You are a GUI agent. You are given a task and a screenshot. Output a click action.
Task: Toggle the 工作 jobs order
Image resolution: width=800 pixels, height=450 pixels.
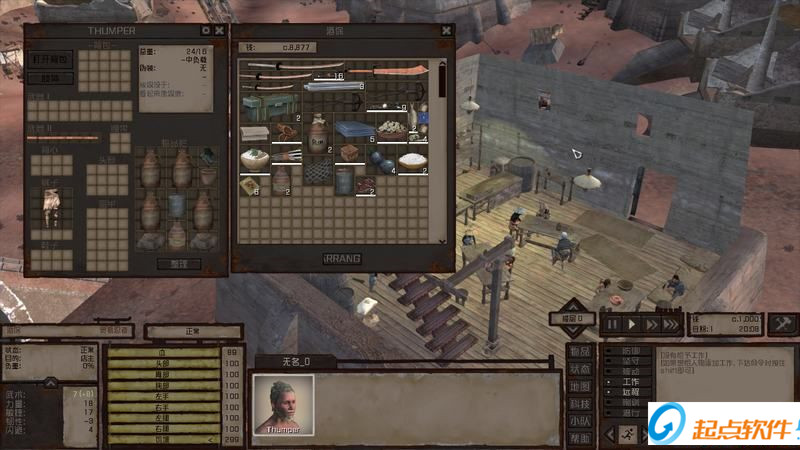click(630, 382)
